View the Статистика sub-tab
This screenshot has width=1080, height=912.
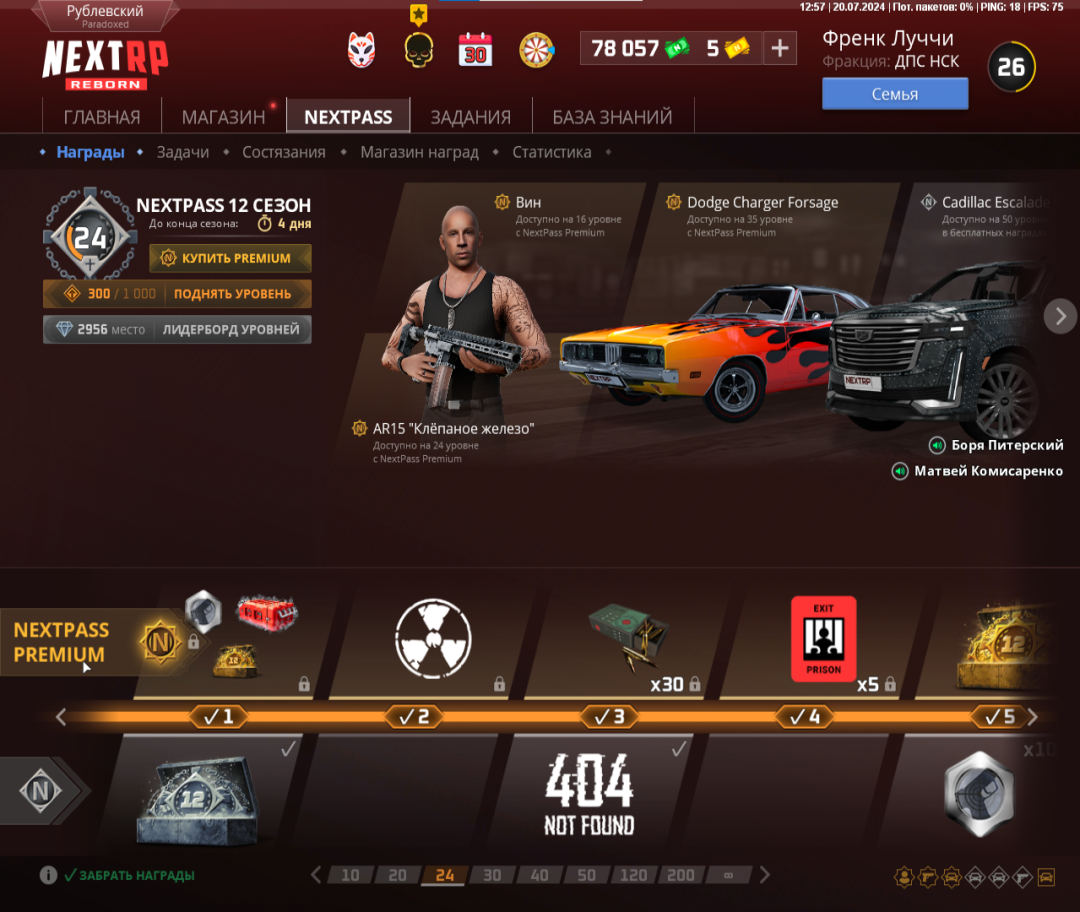pyautogui.click(x=551, y=152)
